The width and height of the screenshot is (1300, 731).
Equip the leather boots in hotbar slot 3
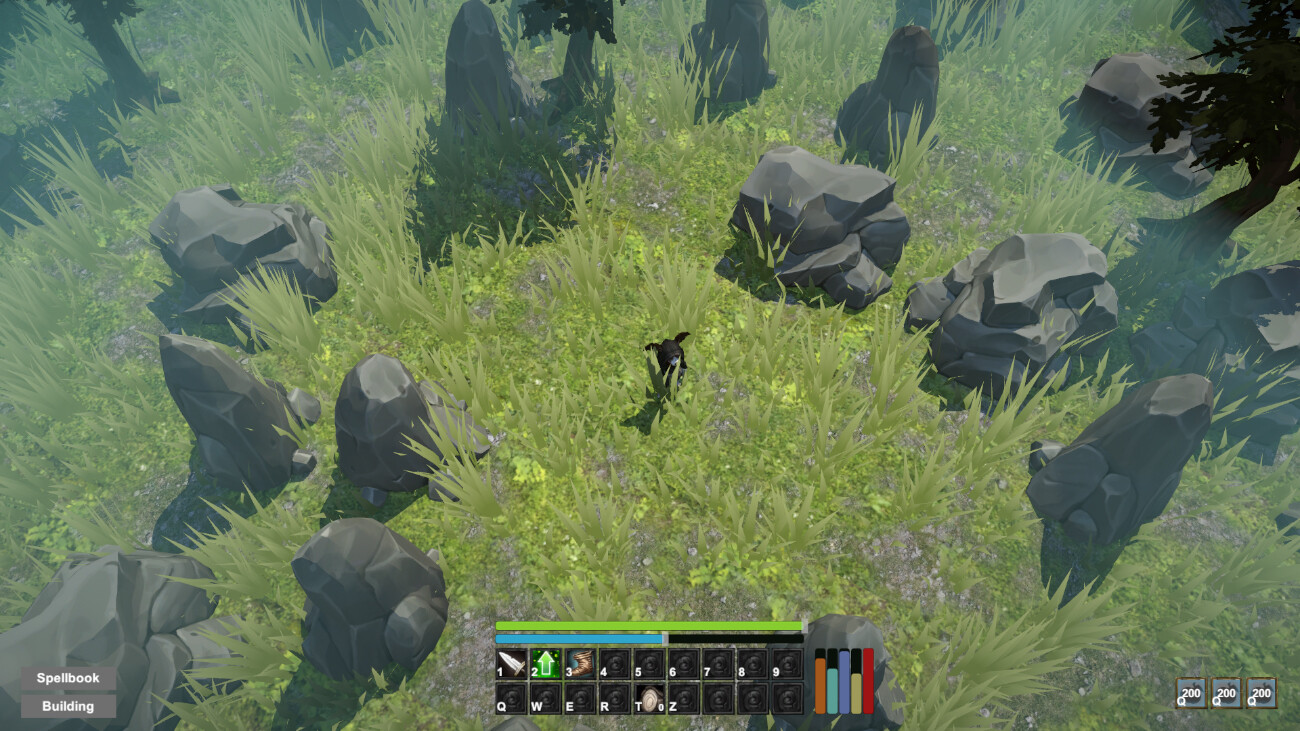pos(581,665)
